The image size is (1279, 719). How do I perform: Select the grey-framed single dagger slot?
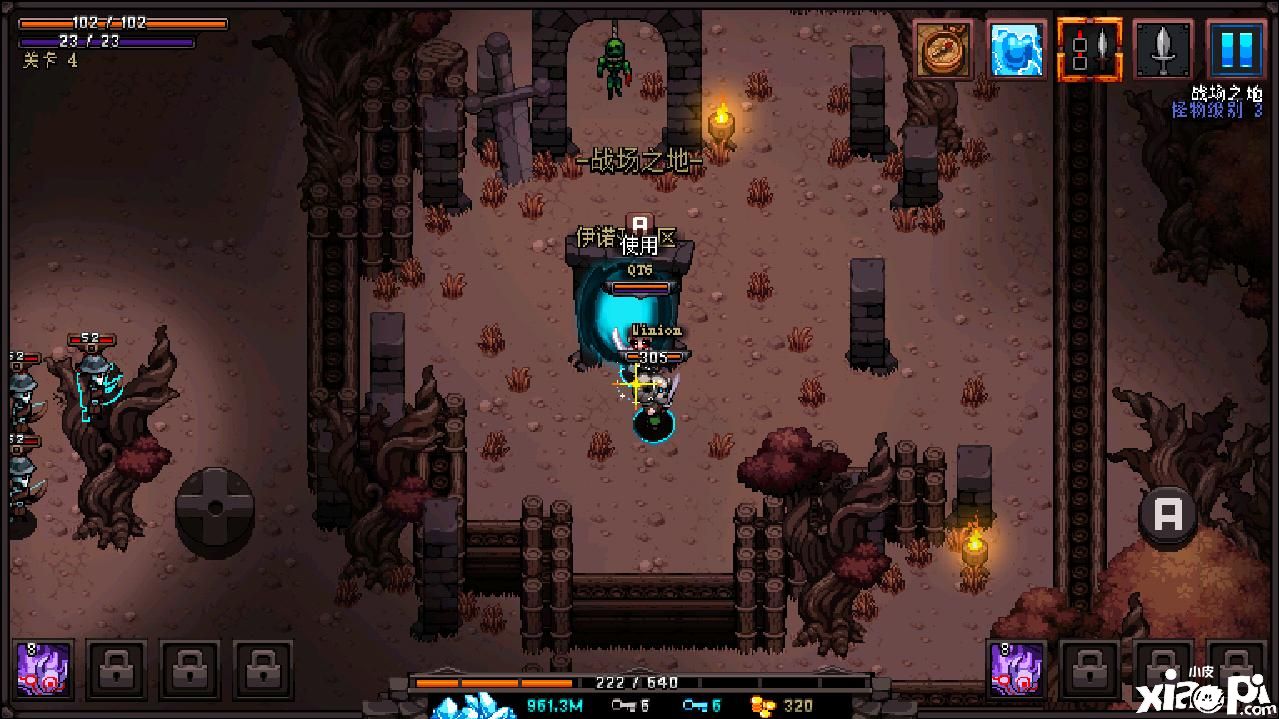click(x=1163, y=49)
